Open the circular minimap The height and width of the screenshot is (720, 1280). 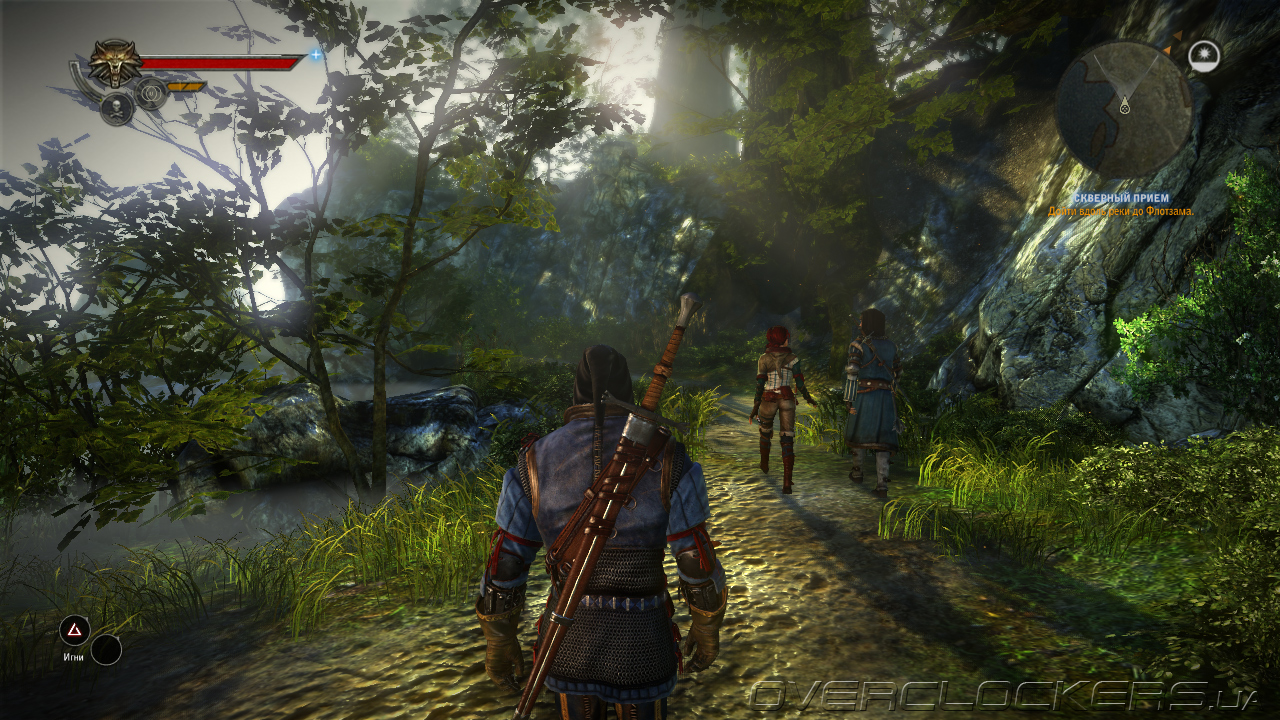1123,108
